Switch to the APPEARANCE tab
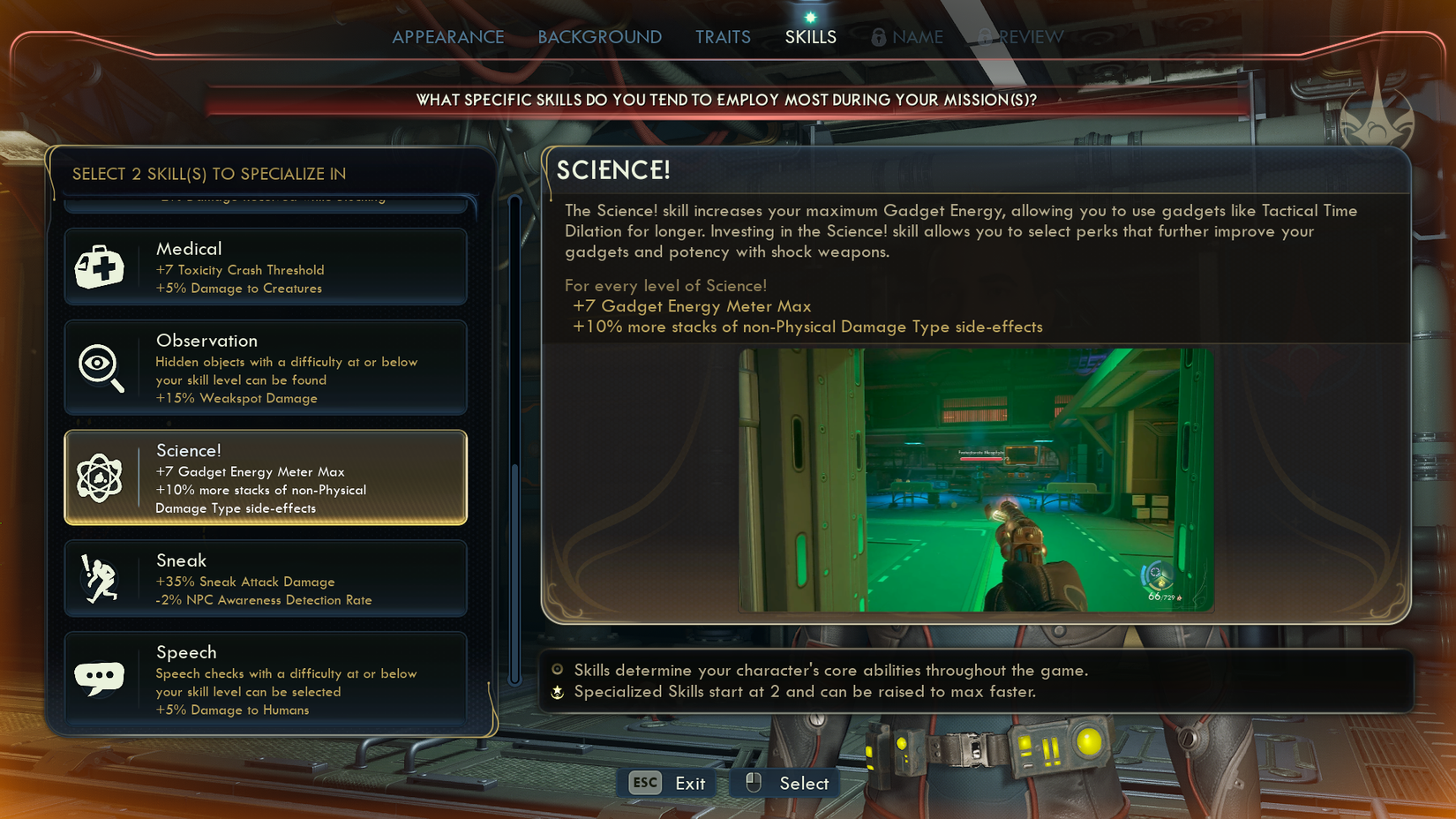Image resolution: width=1456 pixels, height=819 pixels. pos(448,36)
